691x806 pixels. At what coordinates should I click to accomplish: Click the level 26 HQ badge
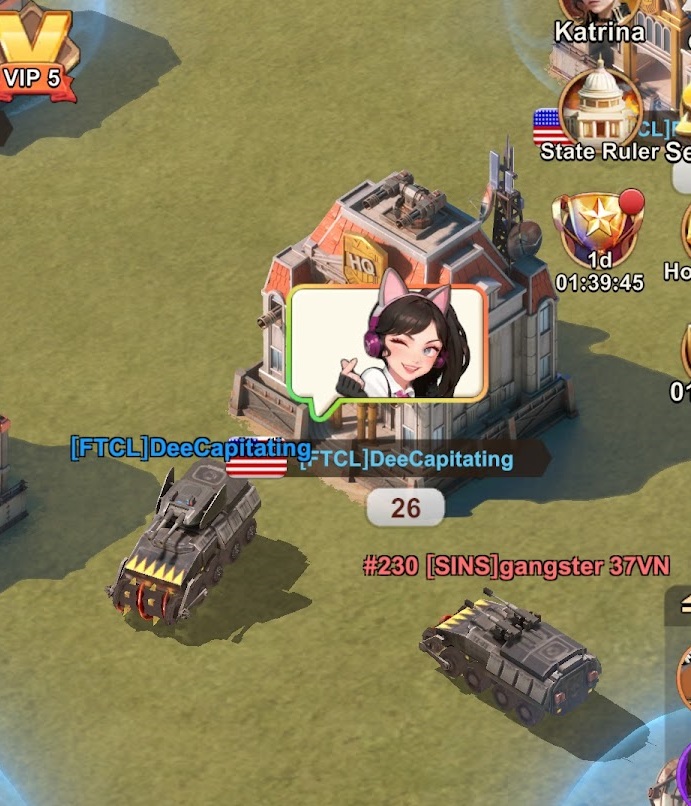tap(405, 508)
